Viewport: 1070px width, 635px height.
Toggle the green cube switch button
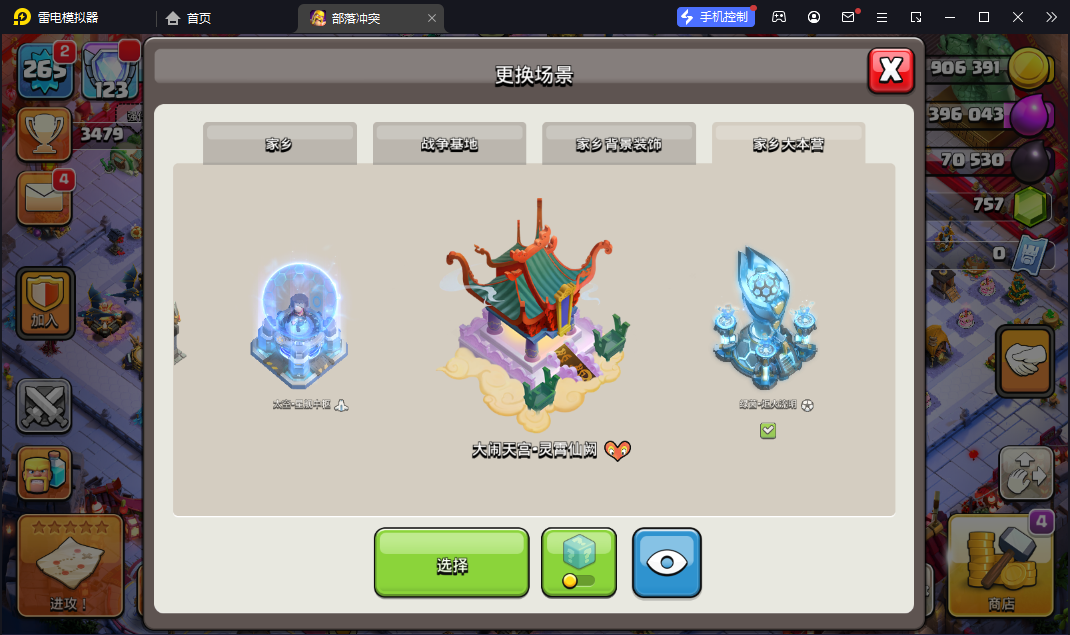(x=579, y=563)
